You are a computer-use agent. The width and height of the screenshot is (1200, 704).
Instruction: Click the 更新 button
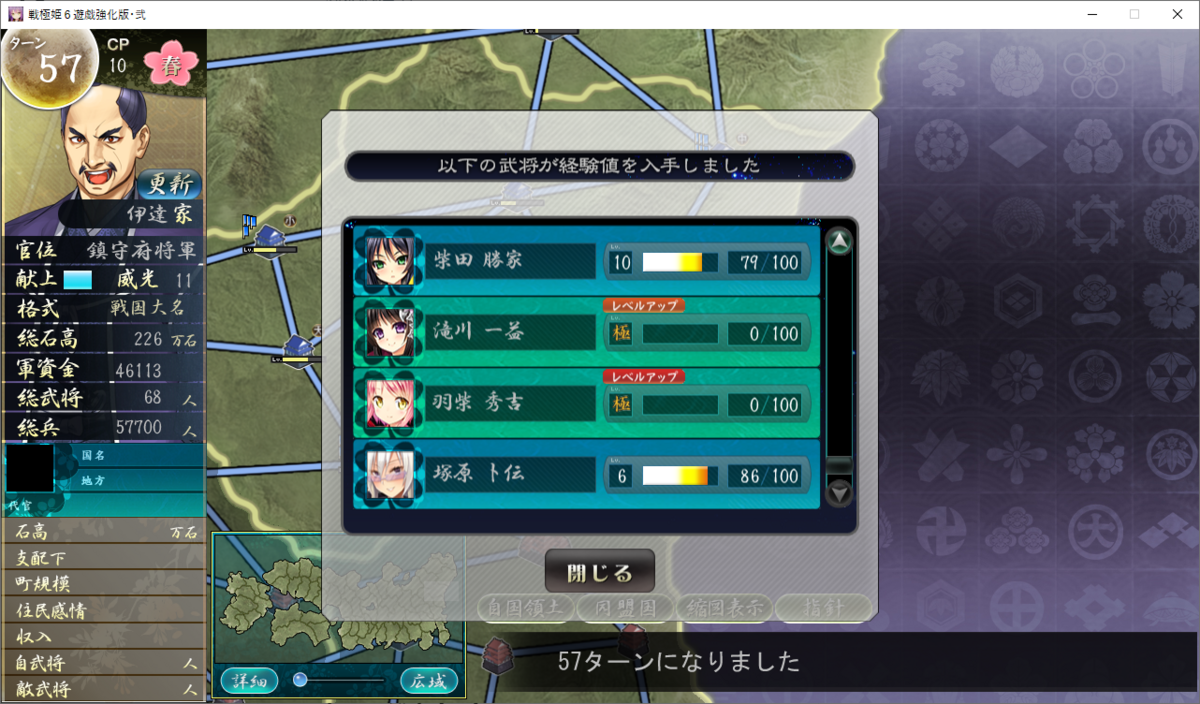[x=167, y=185]
